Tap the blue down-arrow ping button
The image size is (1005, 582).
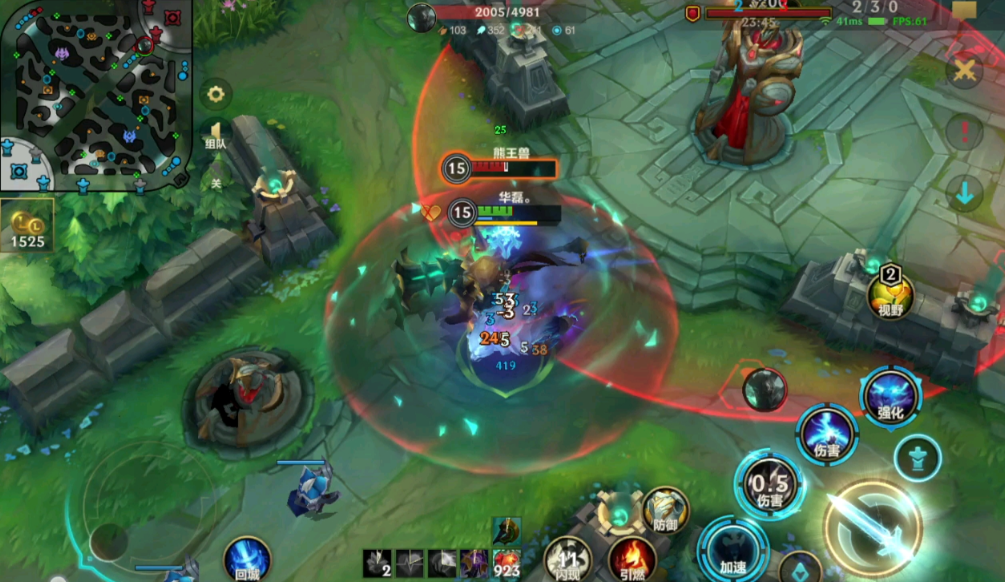pos(965,193)
